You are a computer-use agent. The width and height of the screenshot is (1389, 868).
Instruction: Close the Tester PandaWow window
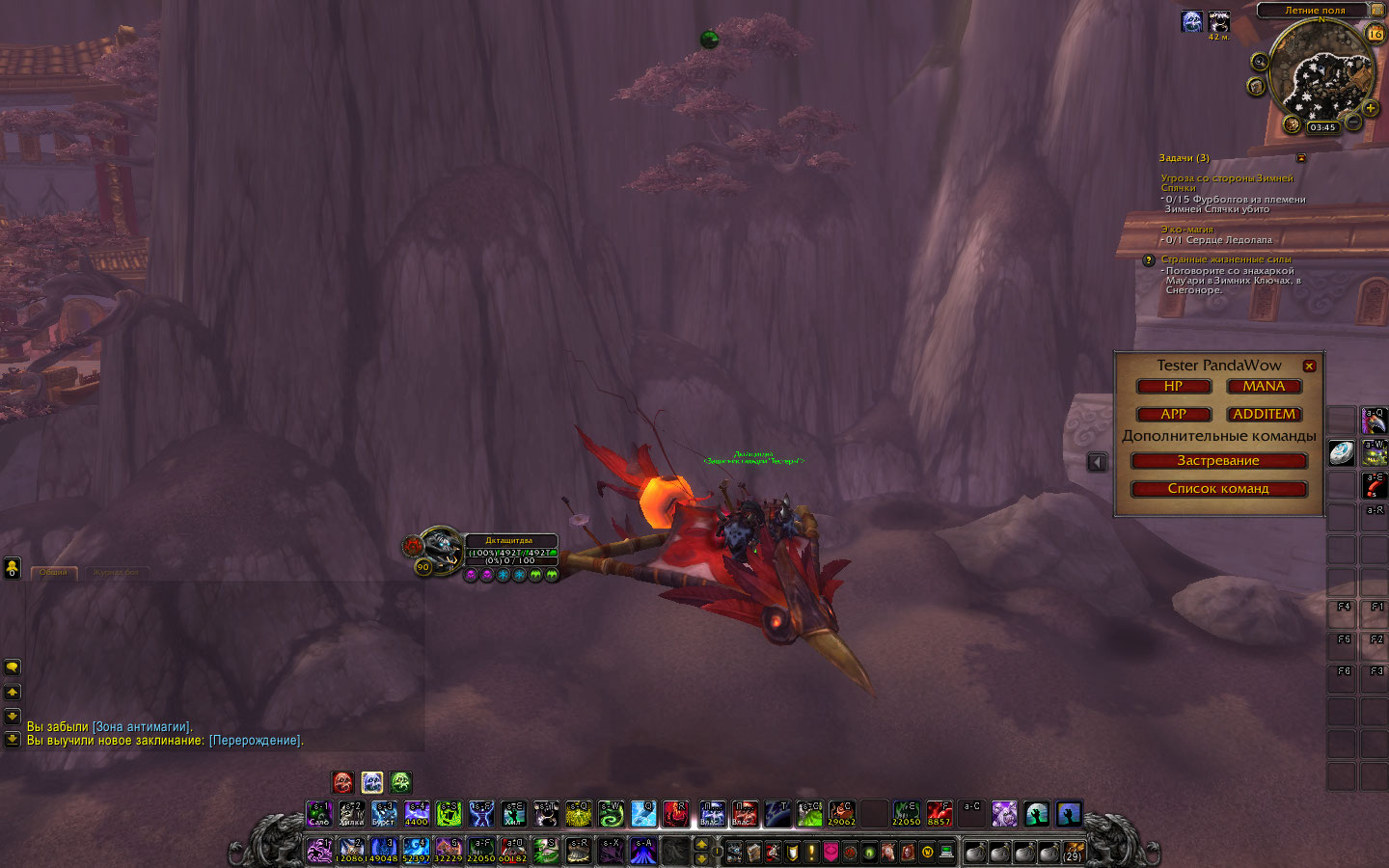pyautogui.click(x=1309, y=366)
